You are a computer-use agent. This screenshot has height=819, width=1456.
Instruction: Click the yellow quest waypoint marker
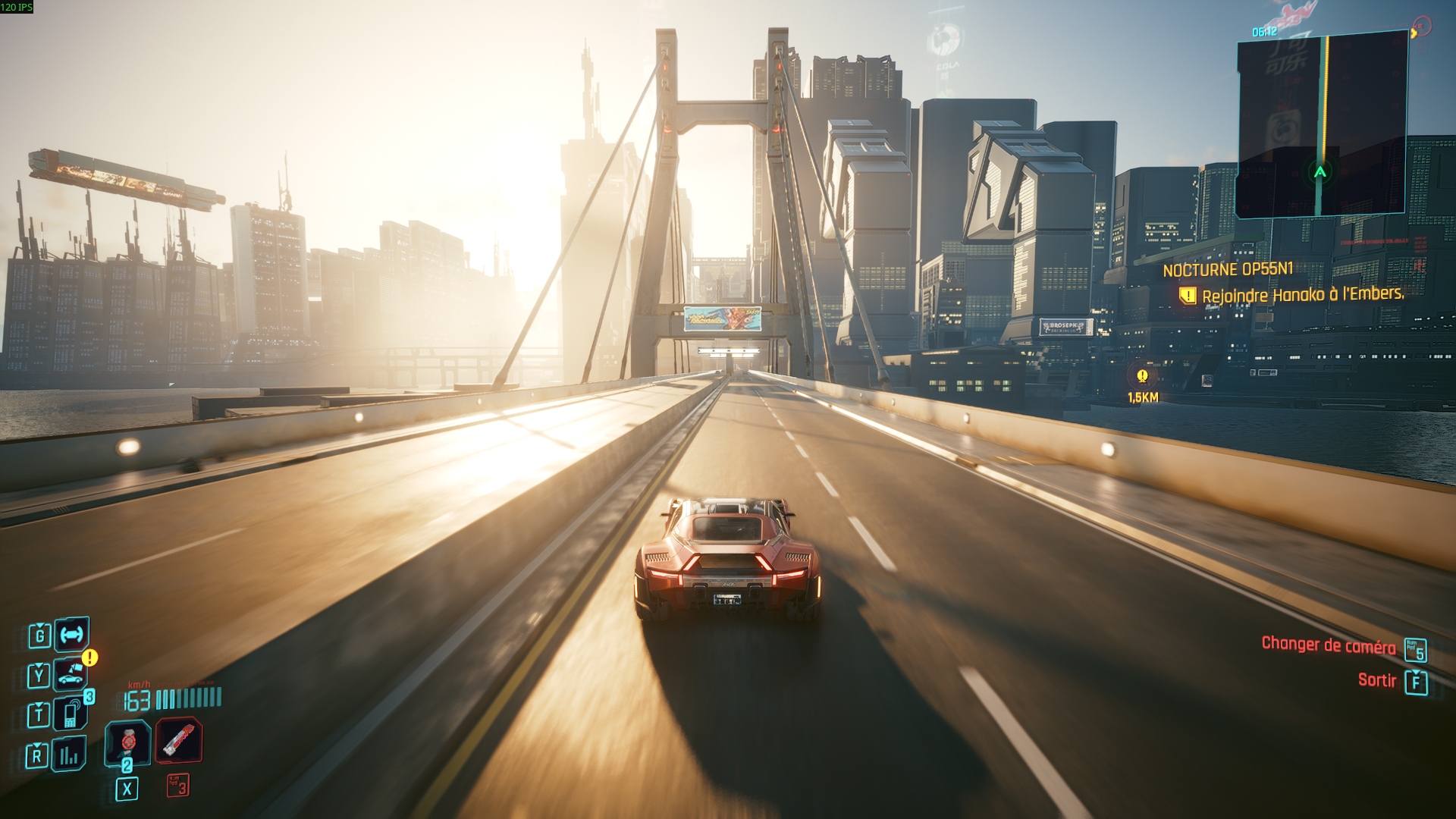(x=1142, y=375)
